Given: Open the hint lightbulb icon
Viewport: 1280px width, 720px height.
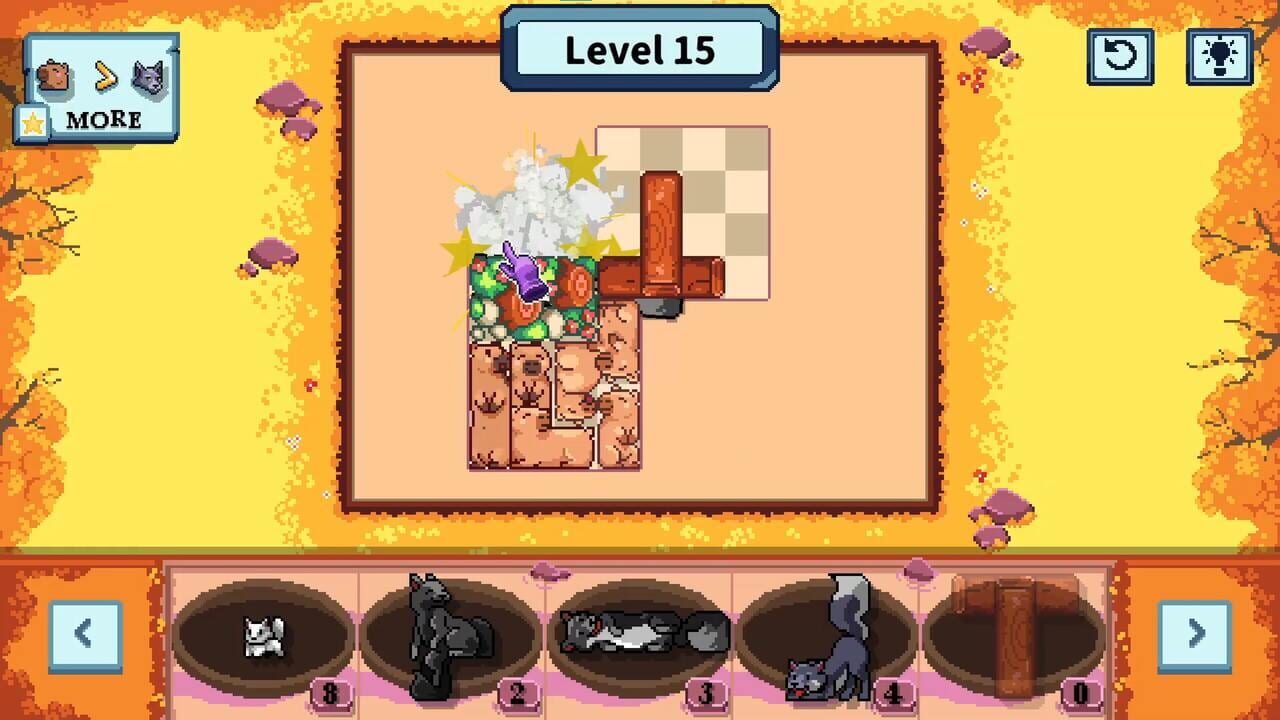Looking at the screenshot, I should click(x=1221, y=57).
